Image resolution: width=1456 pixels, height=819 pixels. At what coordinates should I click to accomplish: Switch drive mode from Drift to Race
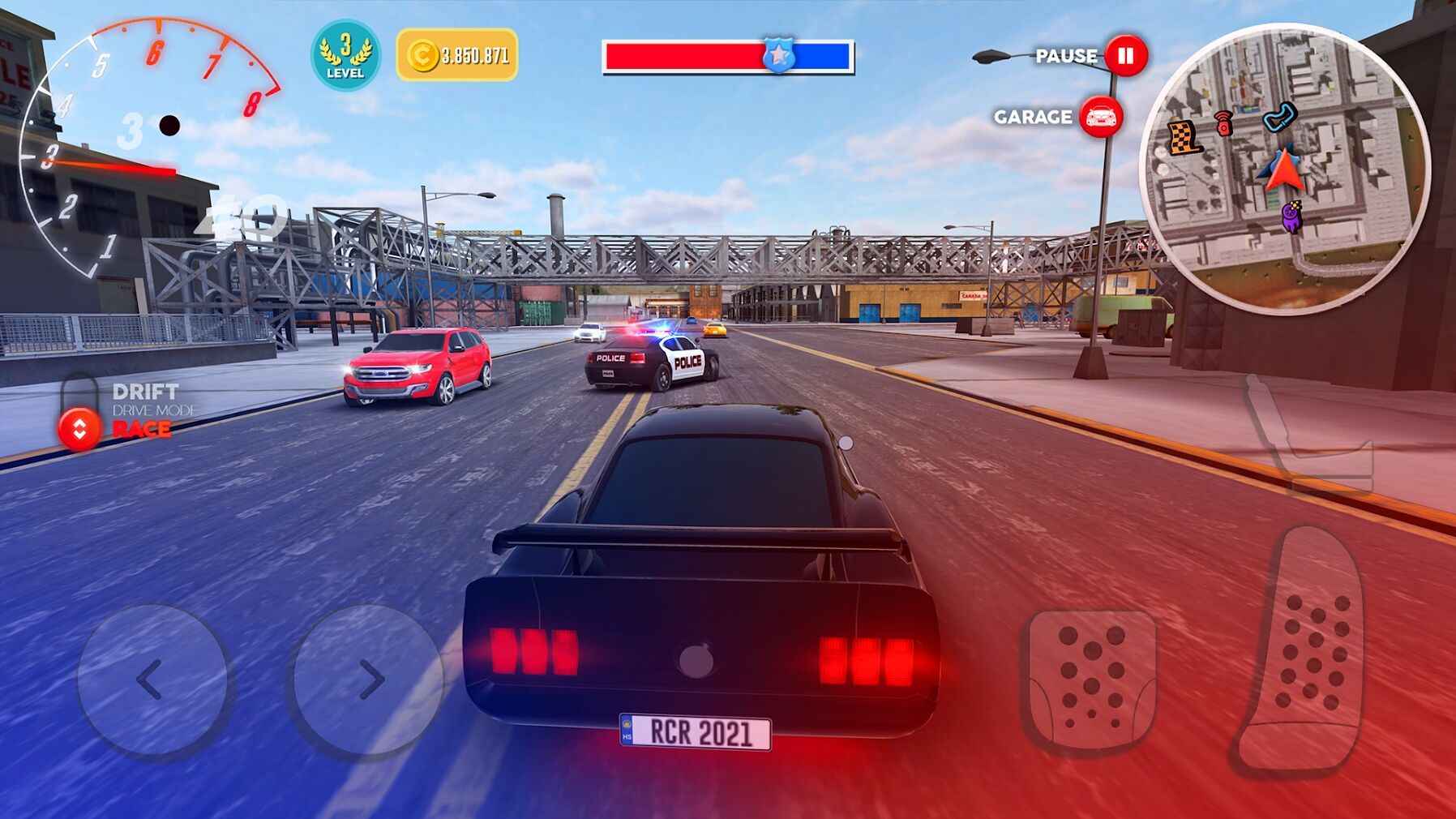78,422
